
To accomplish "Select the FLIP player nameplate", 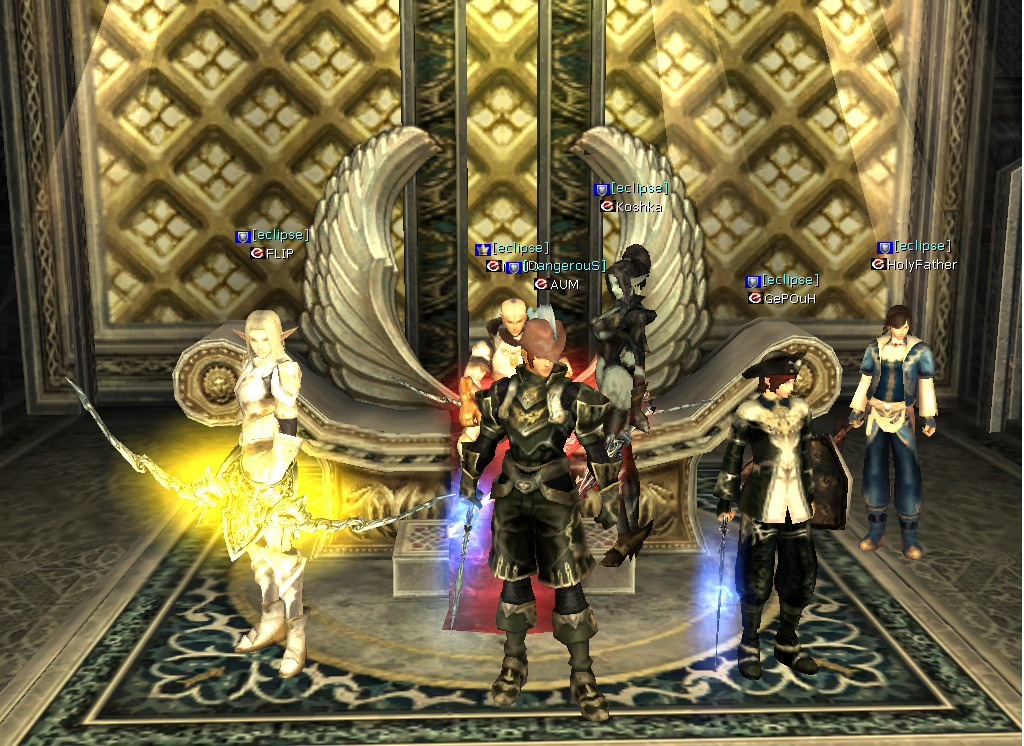I will 279,254.
